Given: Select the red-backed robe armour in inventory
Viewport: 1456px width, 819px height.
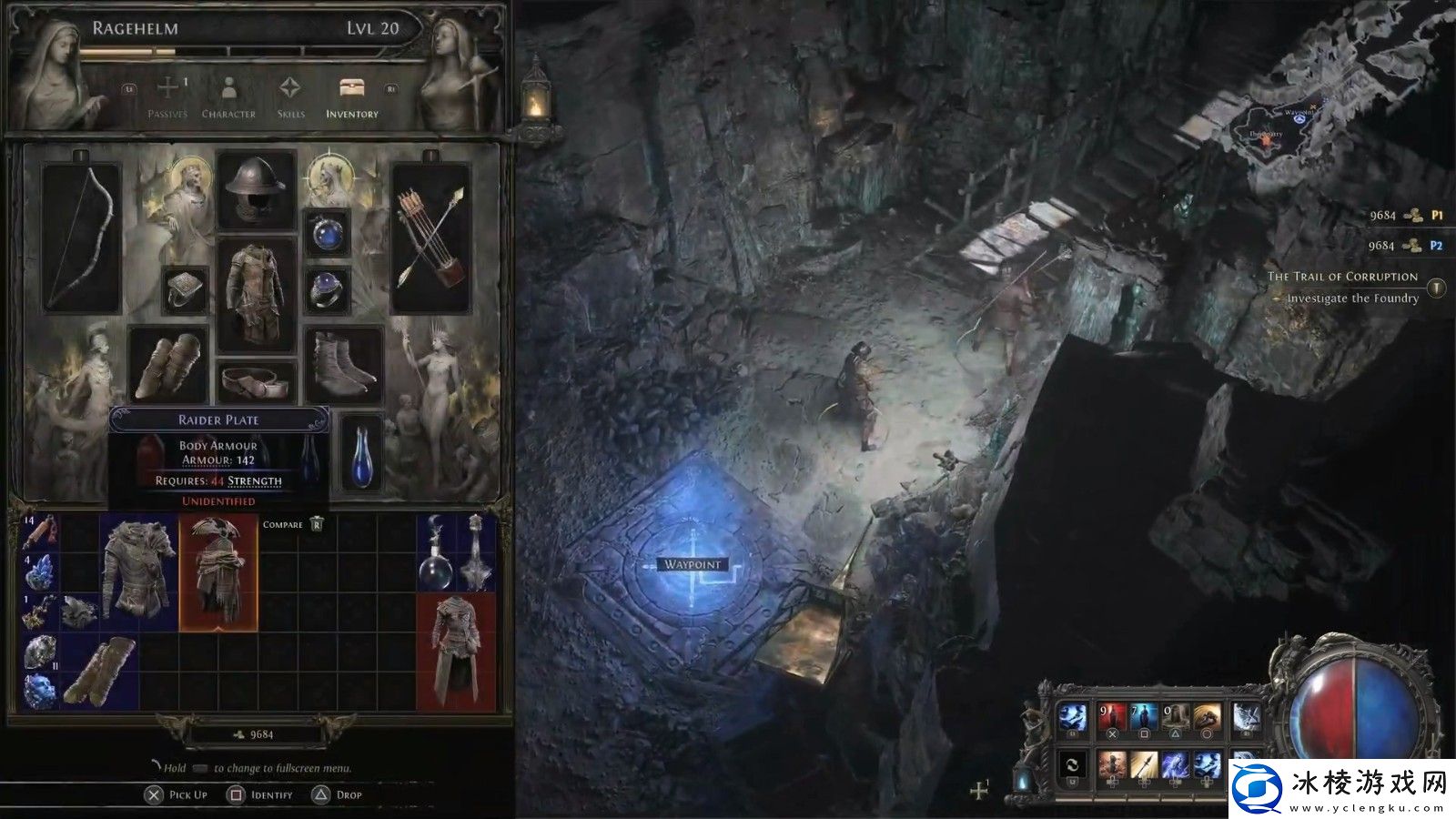Looking at the screenshot, I should (x=456, y=652).
